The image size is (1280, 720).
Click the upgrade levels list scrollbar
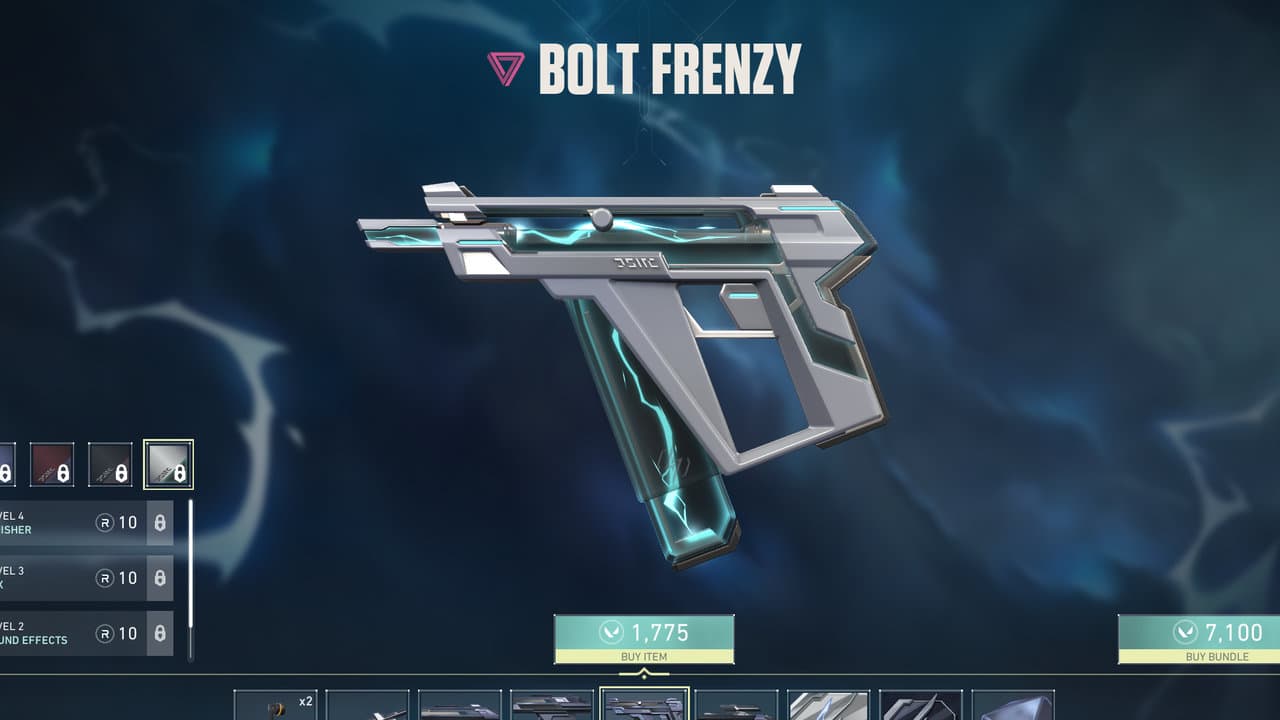pos(191,580)
